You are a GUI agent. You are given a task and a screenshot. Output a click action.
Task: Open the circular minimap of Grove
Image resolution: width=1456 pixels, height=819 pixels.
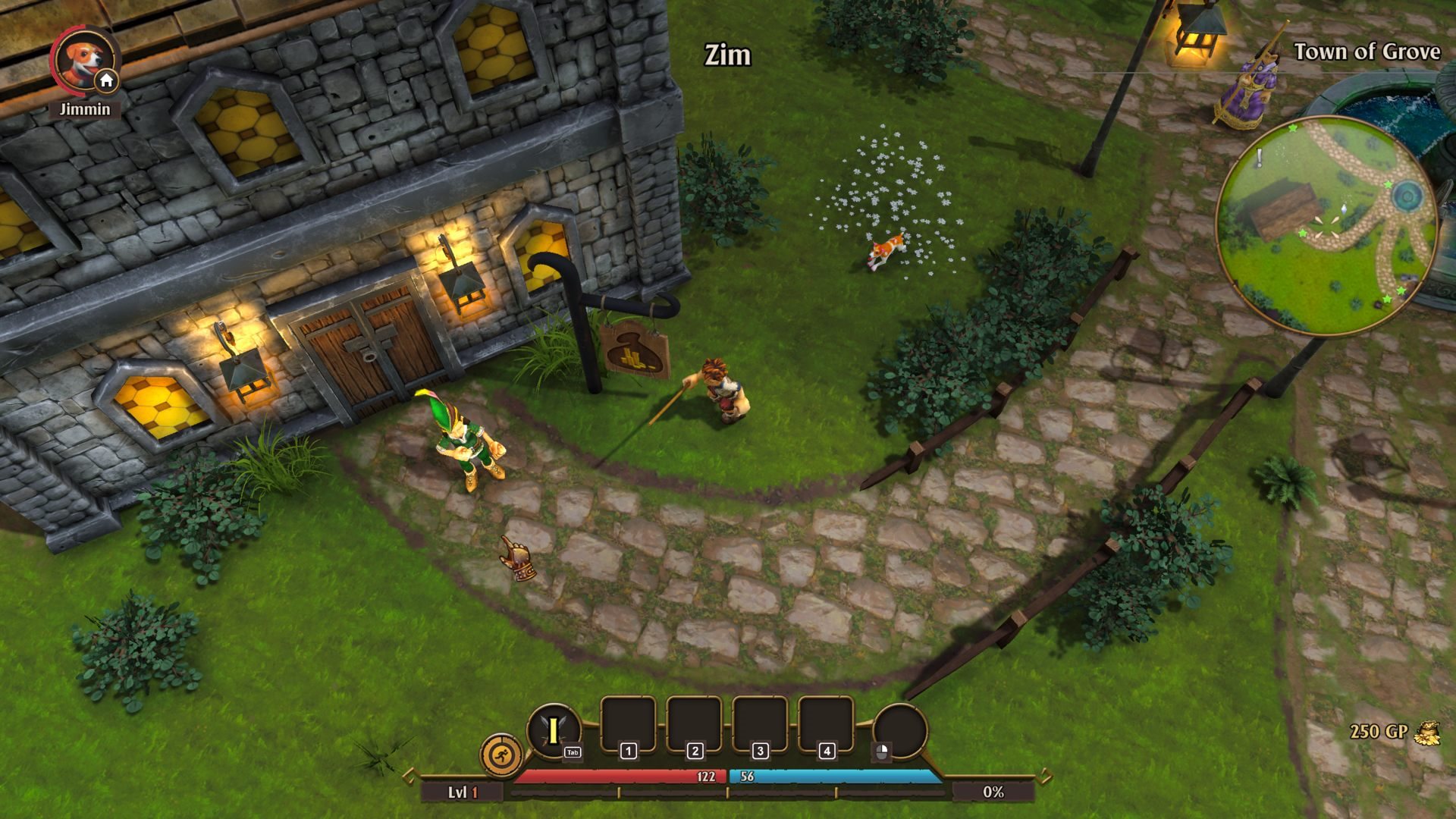[1326, 225]
